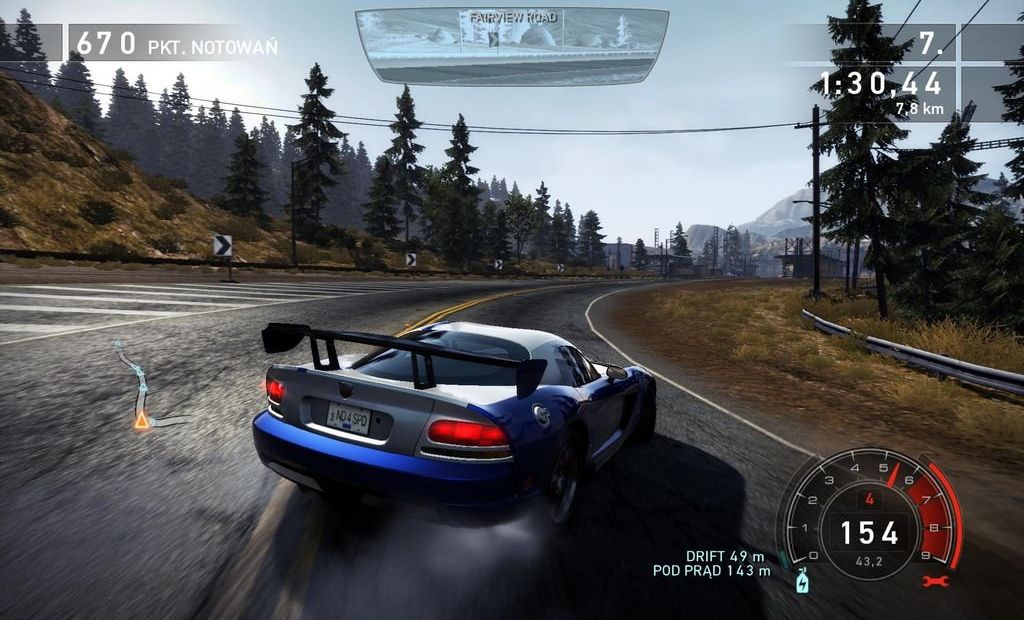Click the rear-view mirror display
1024x620 pixels.
(x=511, y=46)
